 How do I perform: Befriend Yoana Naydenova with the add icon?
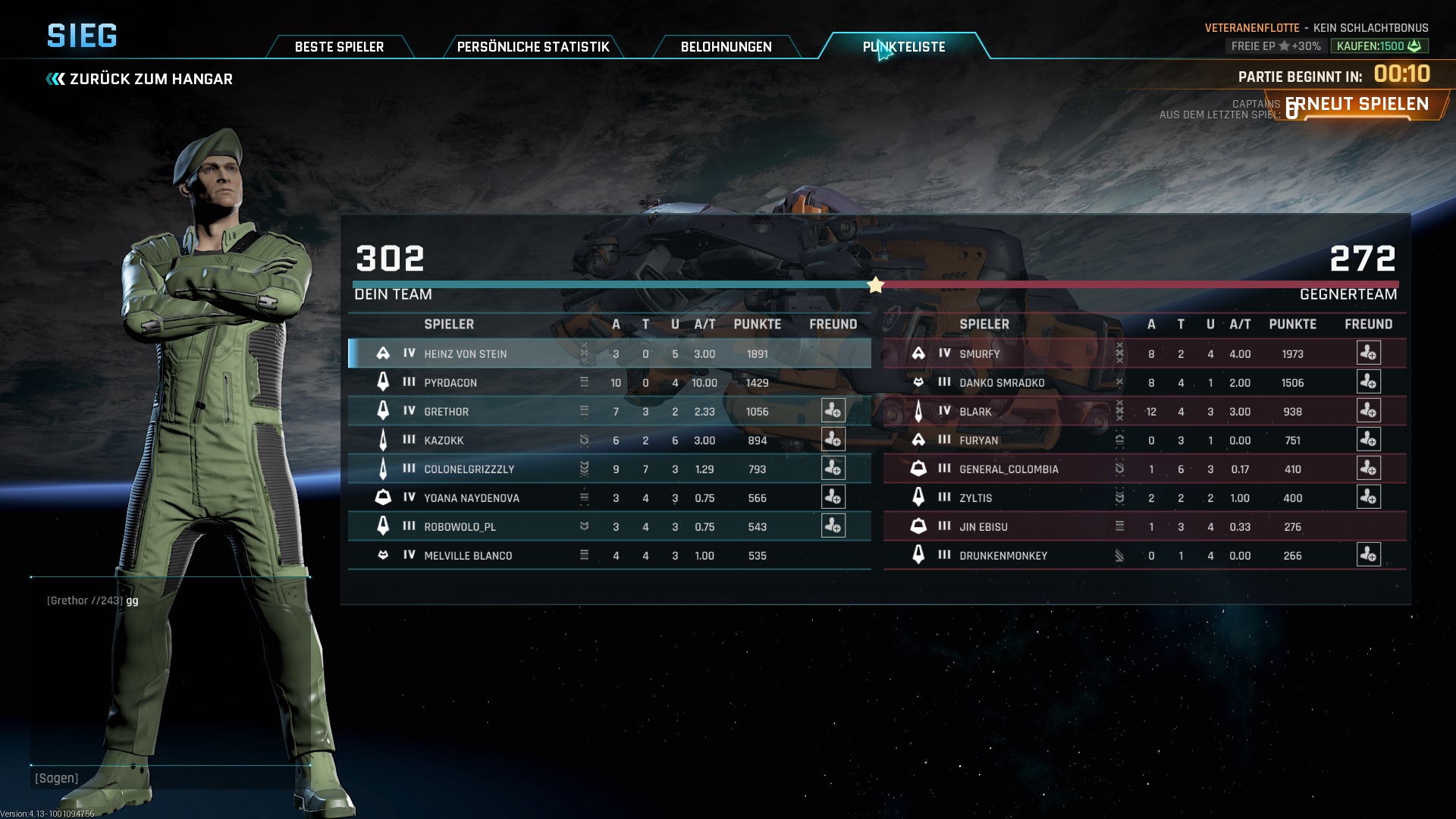(833, 497)
